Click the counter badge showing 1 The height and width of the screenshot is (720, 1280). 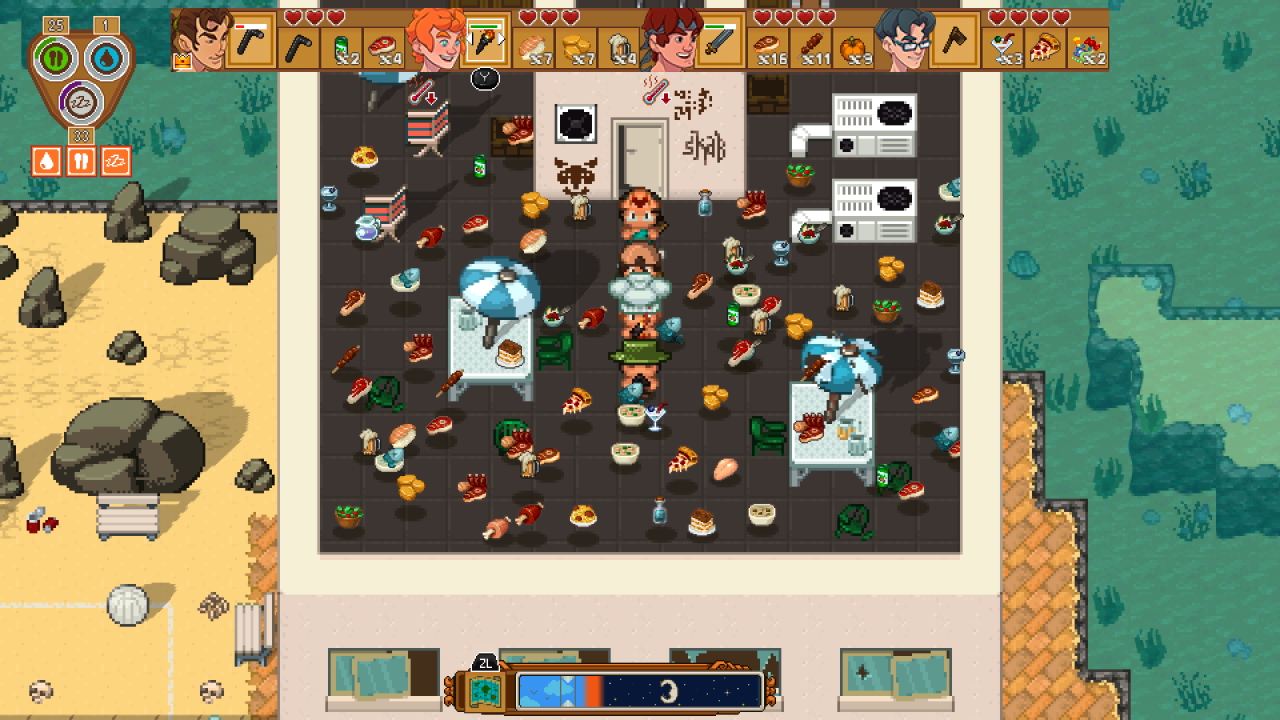pyautogui.click(x=104, y=24)
